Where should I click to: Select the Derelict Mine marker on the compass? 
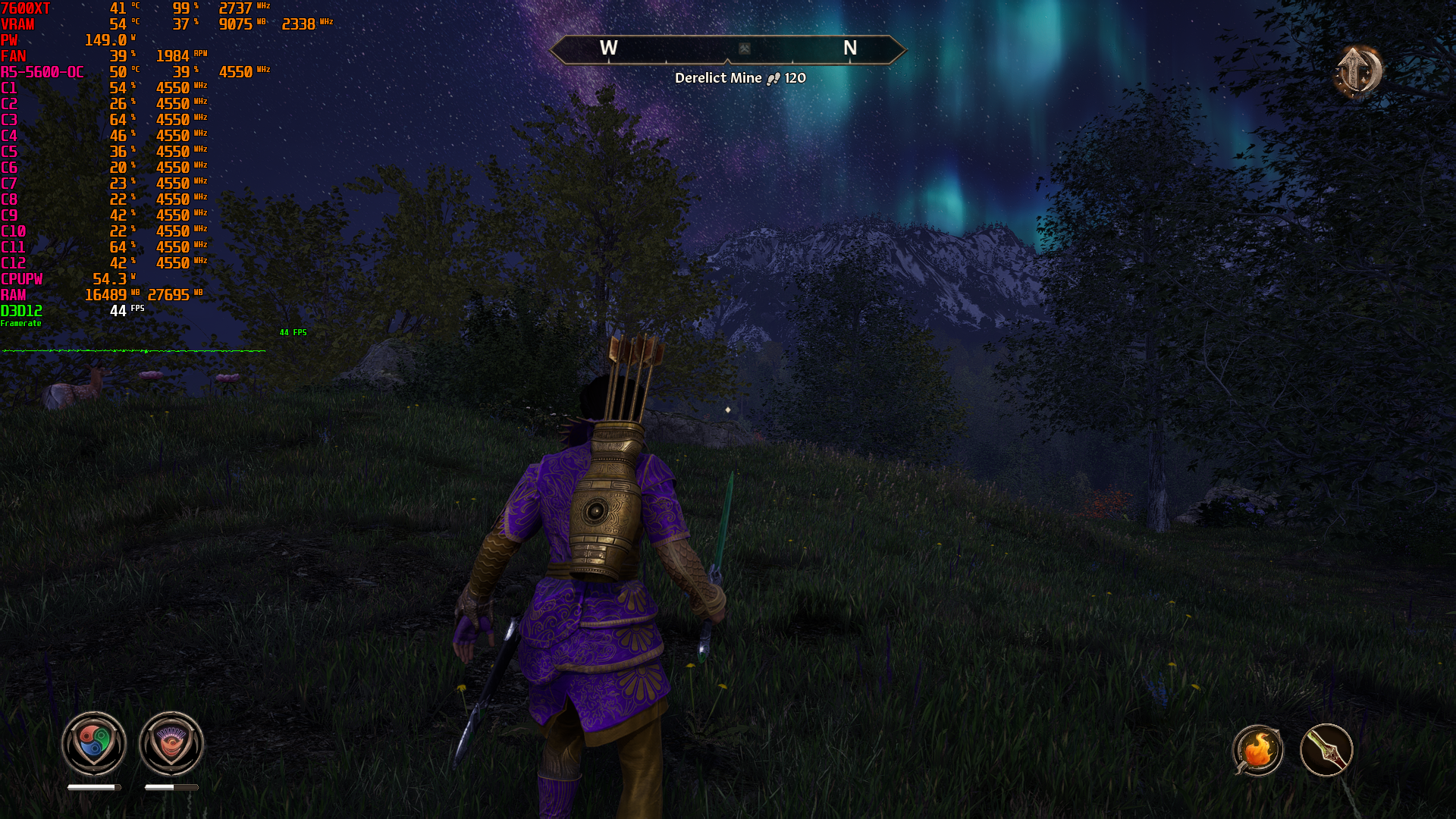click(x=745, y=49)
